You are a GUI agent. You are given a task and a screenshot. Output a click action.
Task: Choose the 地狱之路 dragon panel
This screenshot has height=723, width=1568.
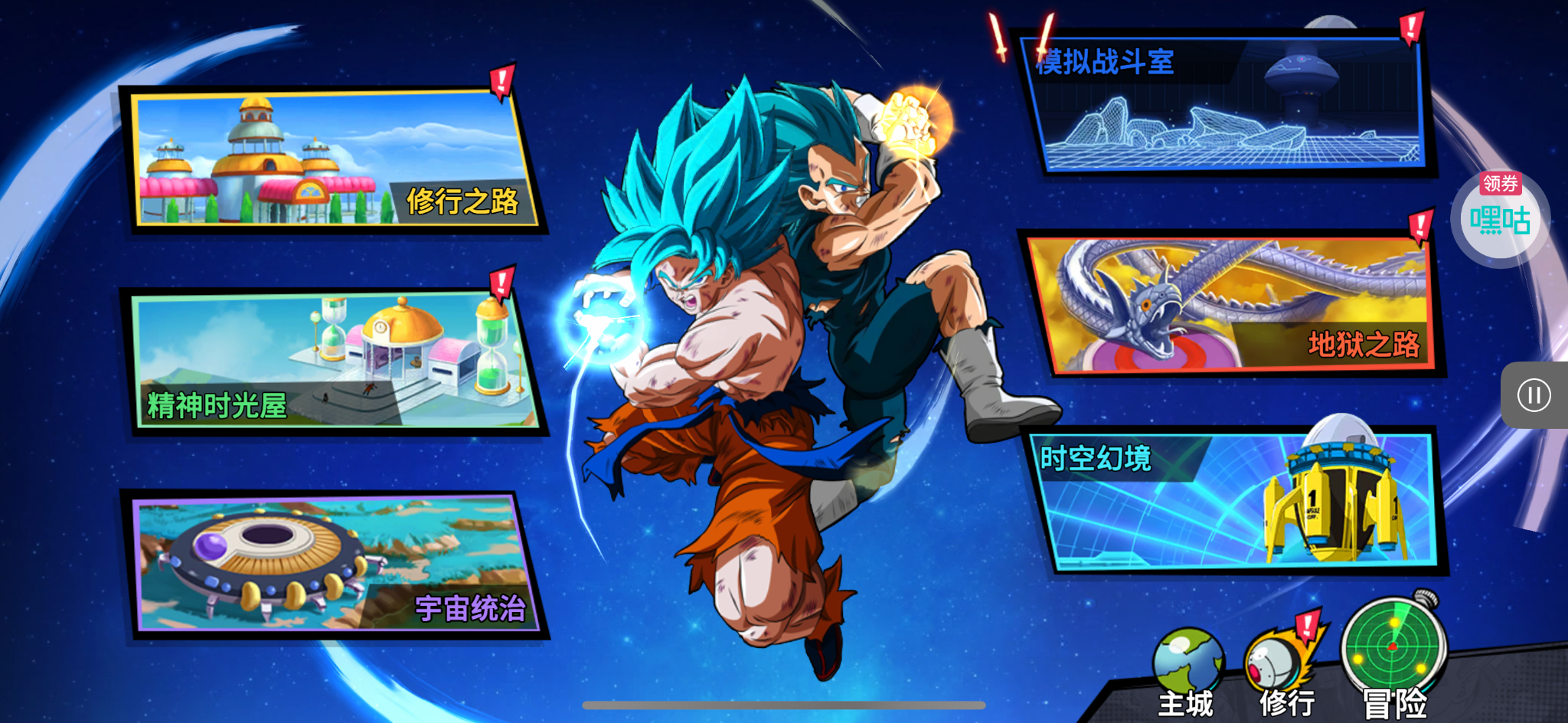click(1233, 304)
